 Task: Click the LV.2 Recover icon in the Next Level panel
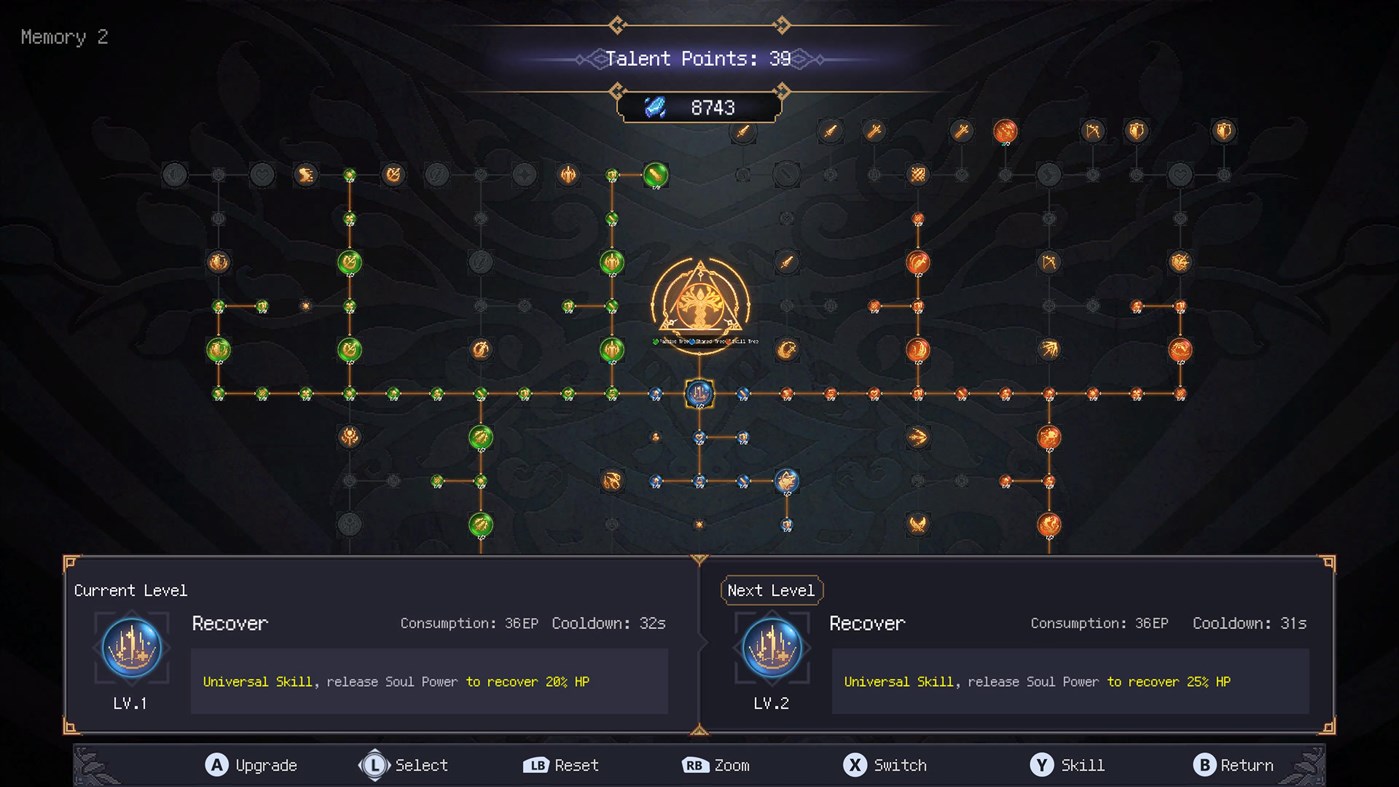point(771,647)
